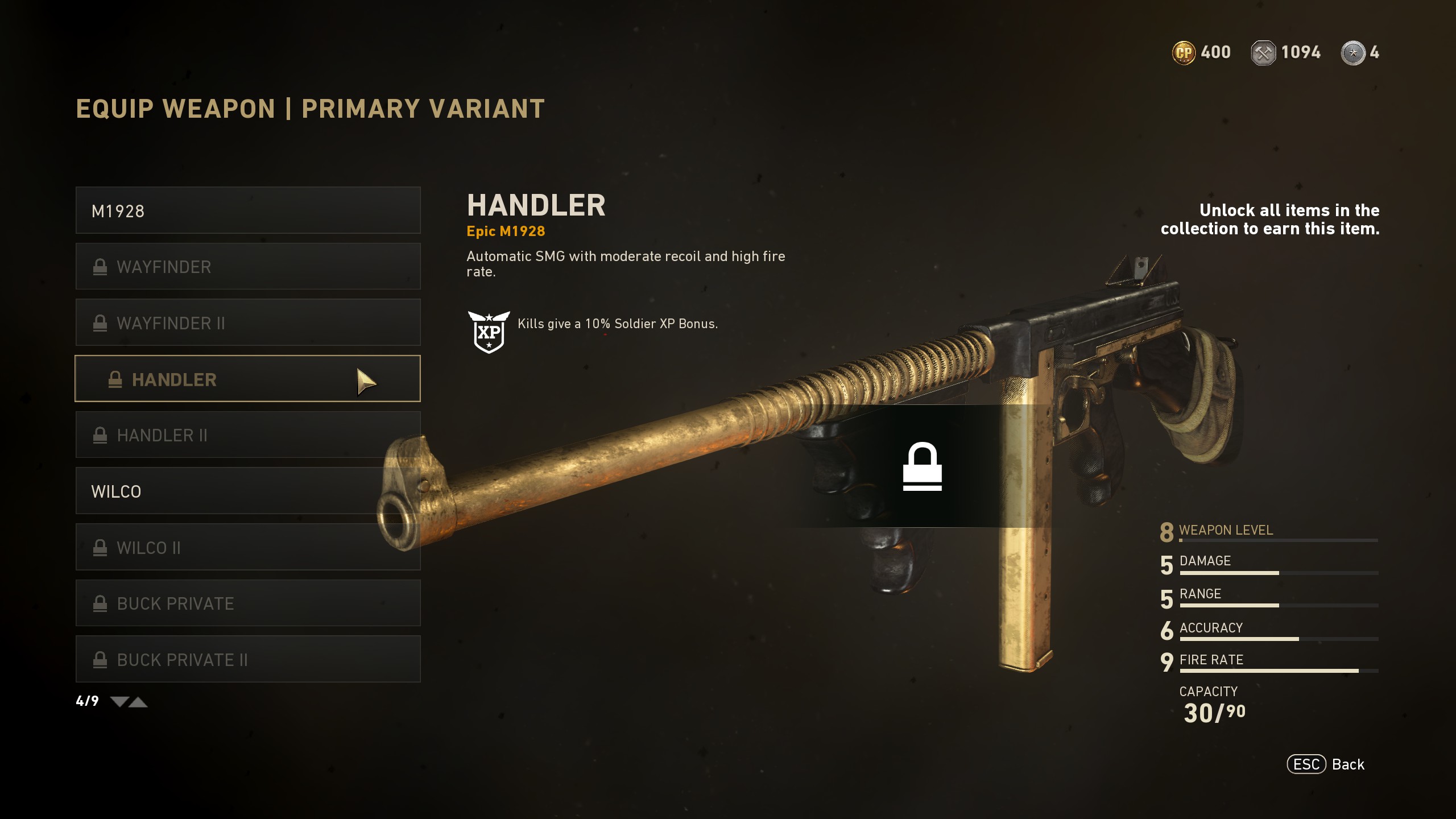Click the lock icon next to Wayfinder

coord(101,266)
